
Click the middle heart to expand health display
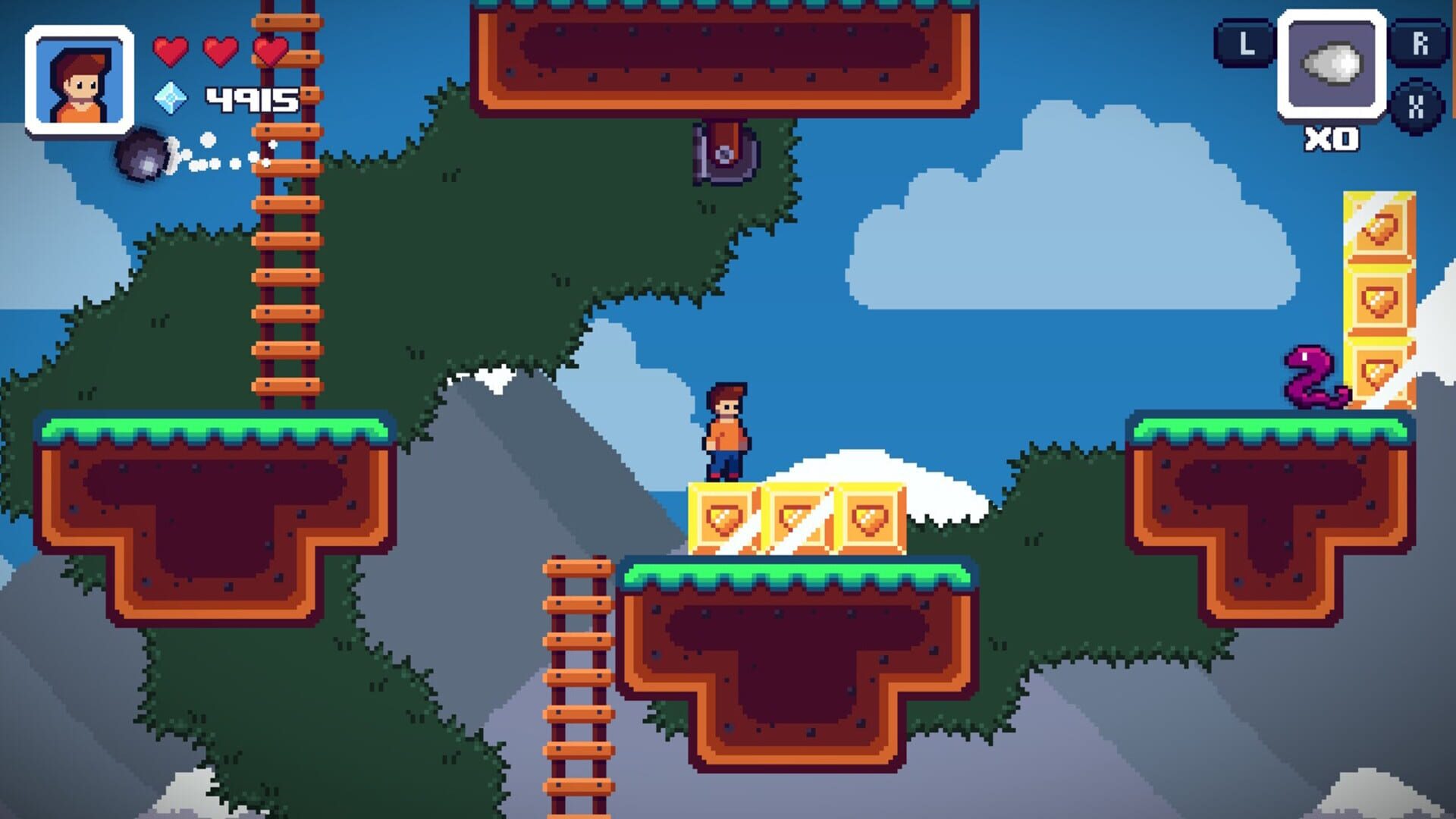221,53
